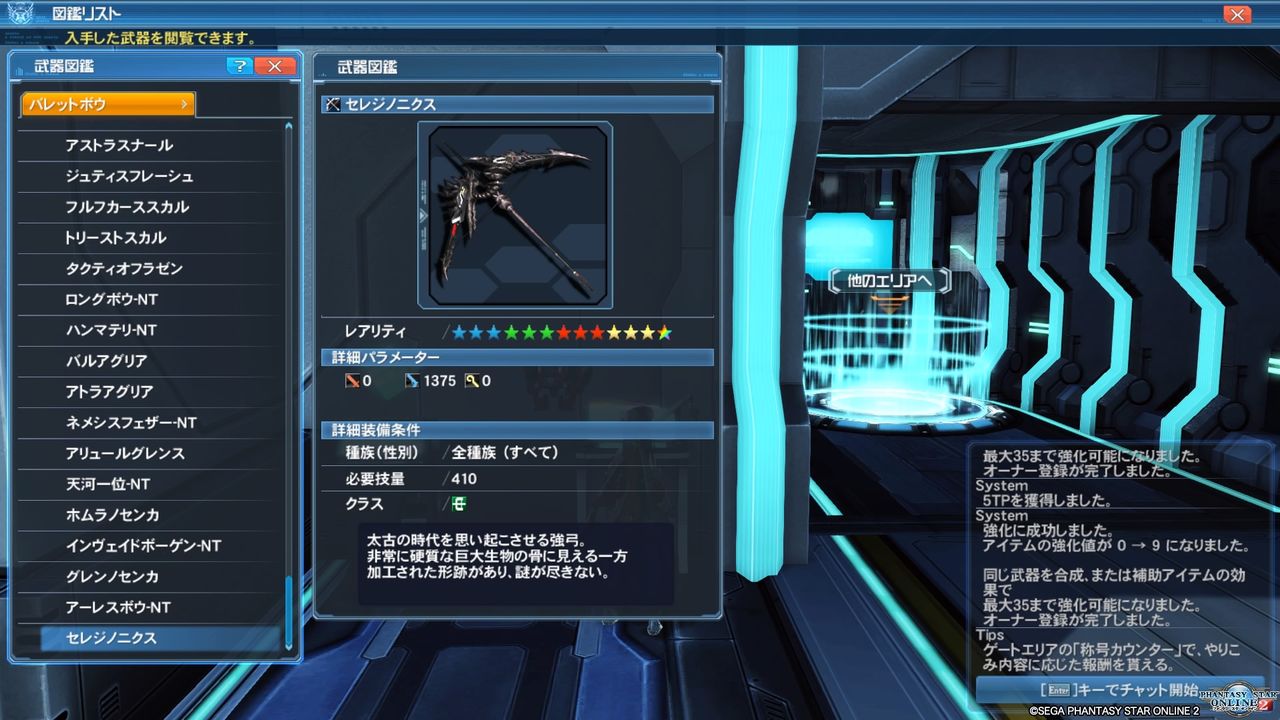Close the 武器図鑑 window with the red X
Image resolution: width=1280 pixels, height=720 pixels.
275,66
